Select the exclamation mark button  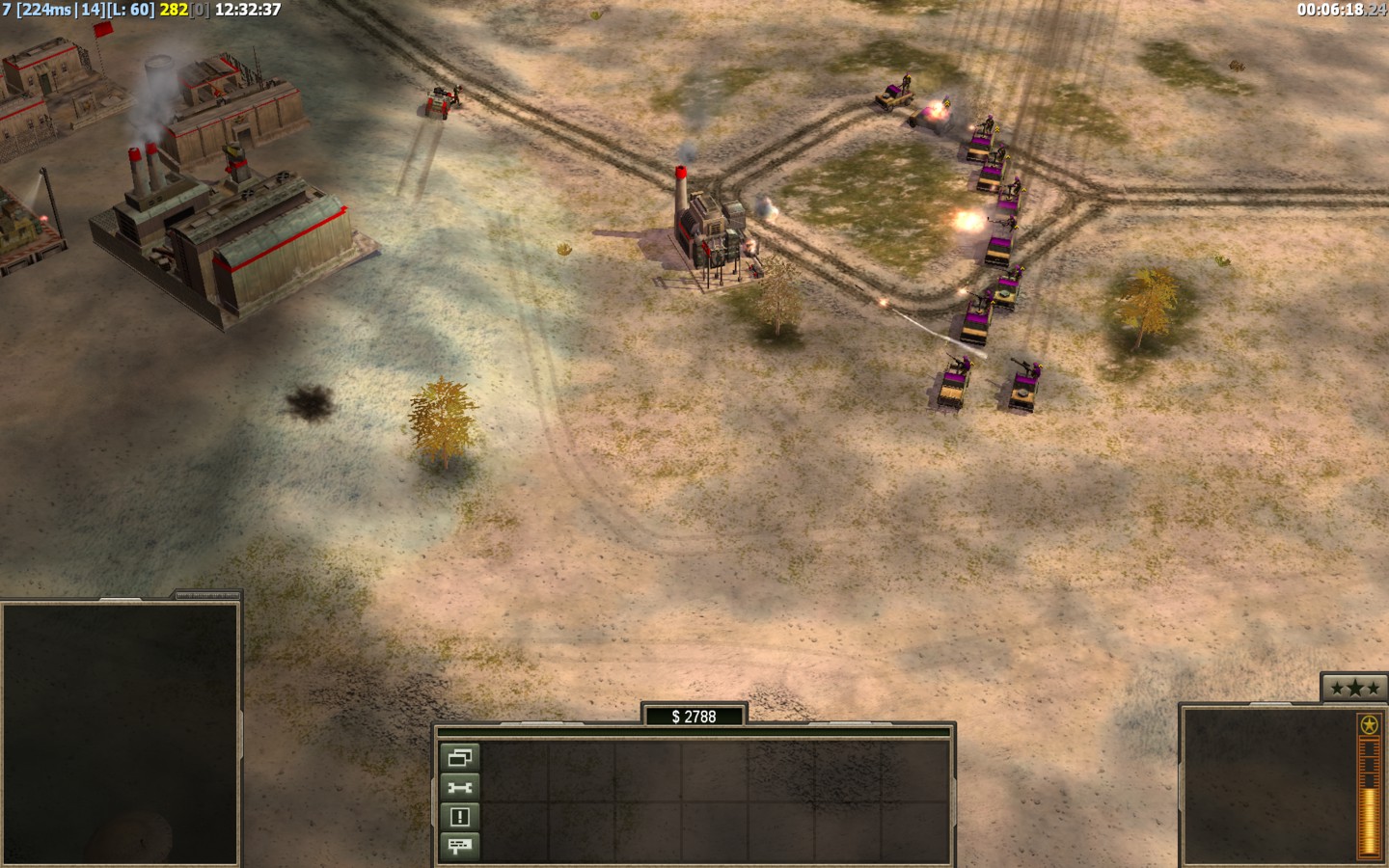[x=460, y=818]
